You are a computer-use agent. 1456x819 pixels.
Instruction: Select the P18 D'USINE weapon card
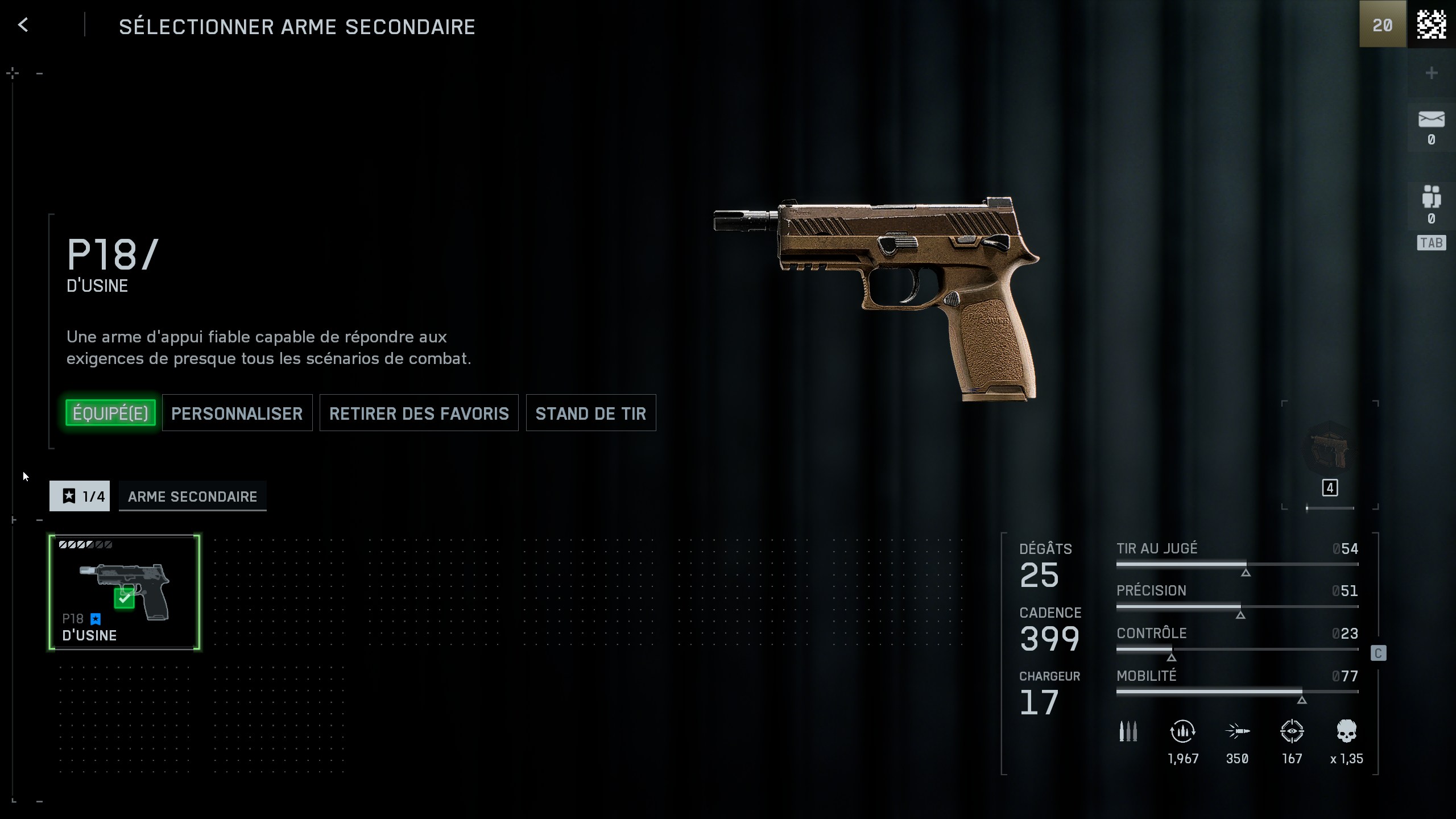124,591
